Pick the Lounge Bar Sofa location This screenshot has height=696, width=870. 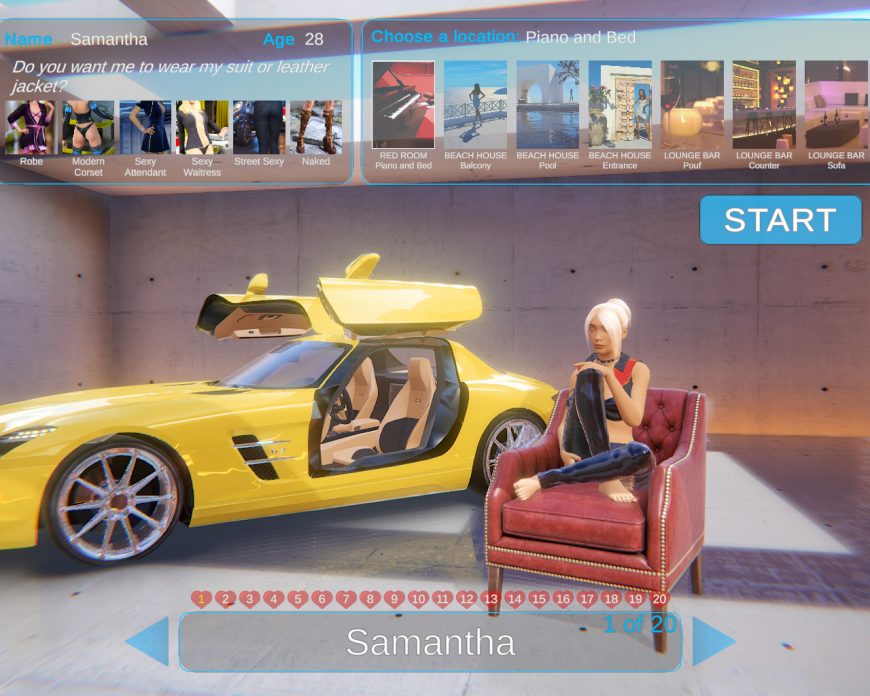tap(836, 105)
